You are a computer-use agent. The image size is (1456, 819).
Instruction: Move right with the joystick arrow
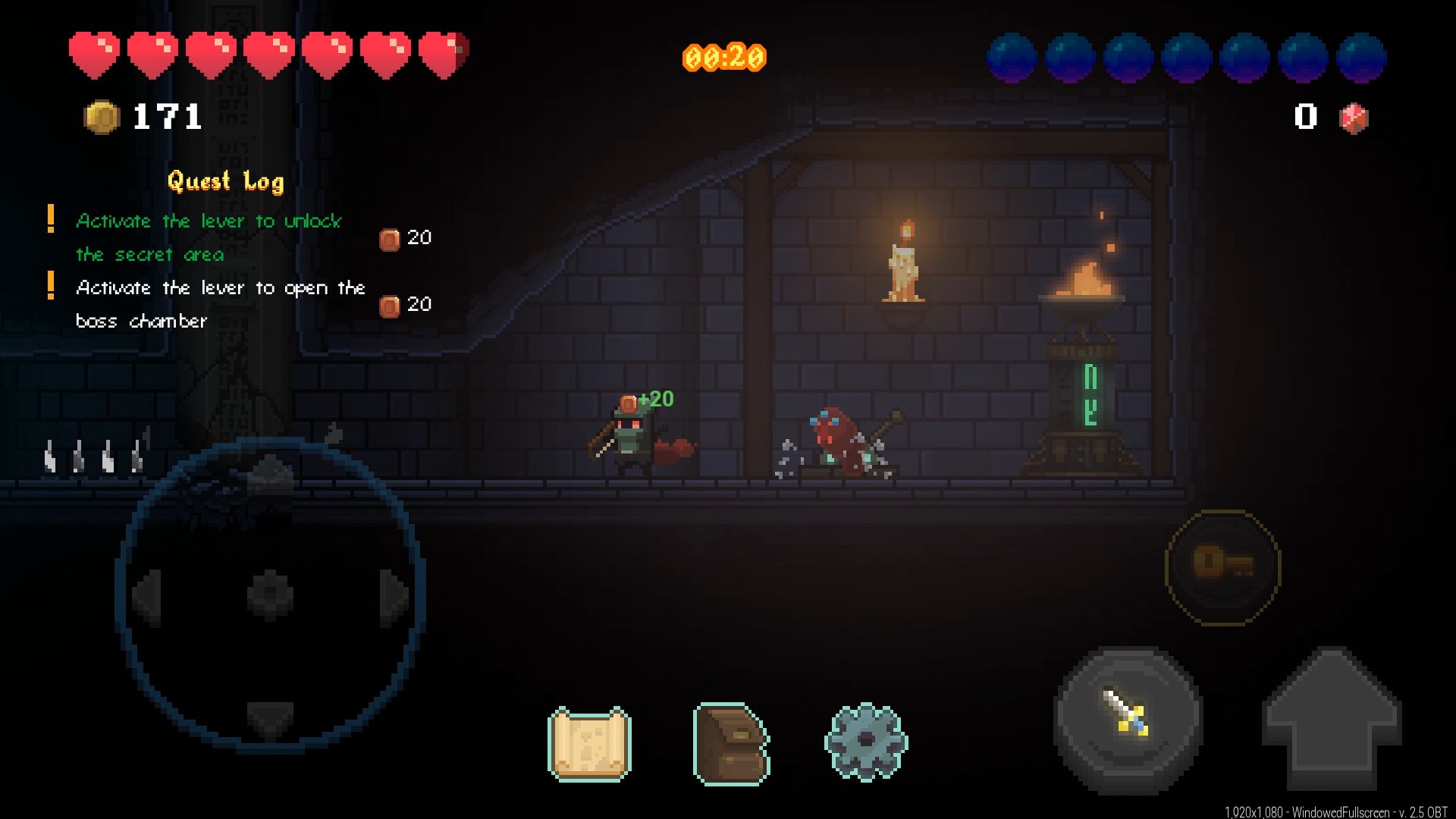tap(393, 596)
